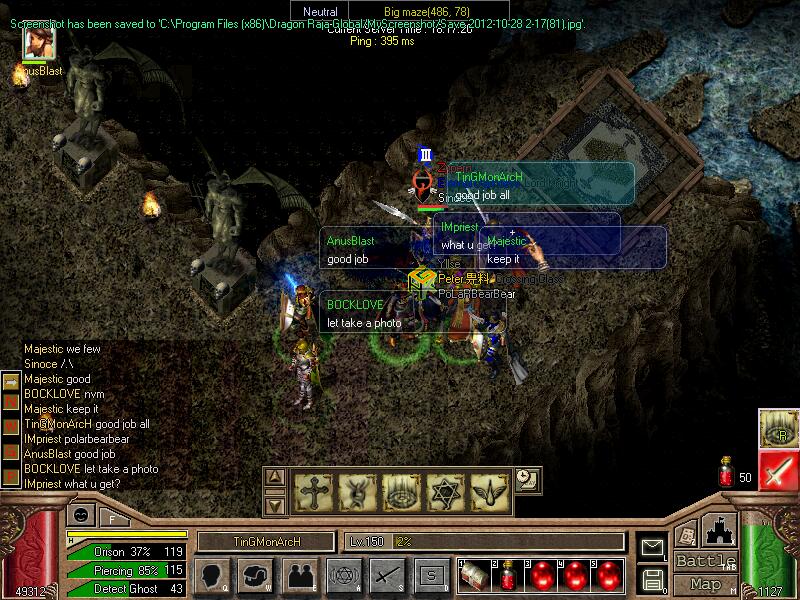Image resolution: width=800 pixels, height=600 pixels.
Task: Use the red potion in quick slot 2
Action: pos(509,575)
